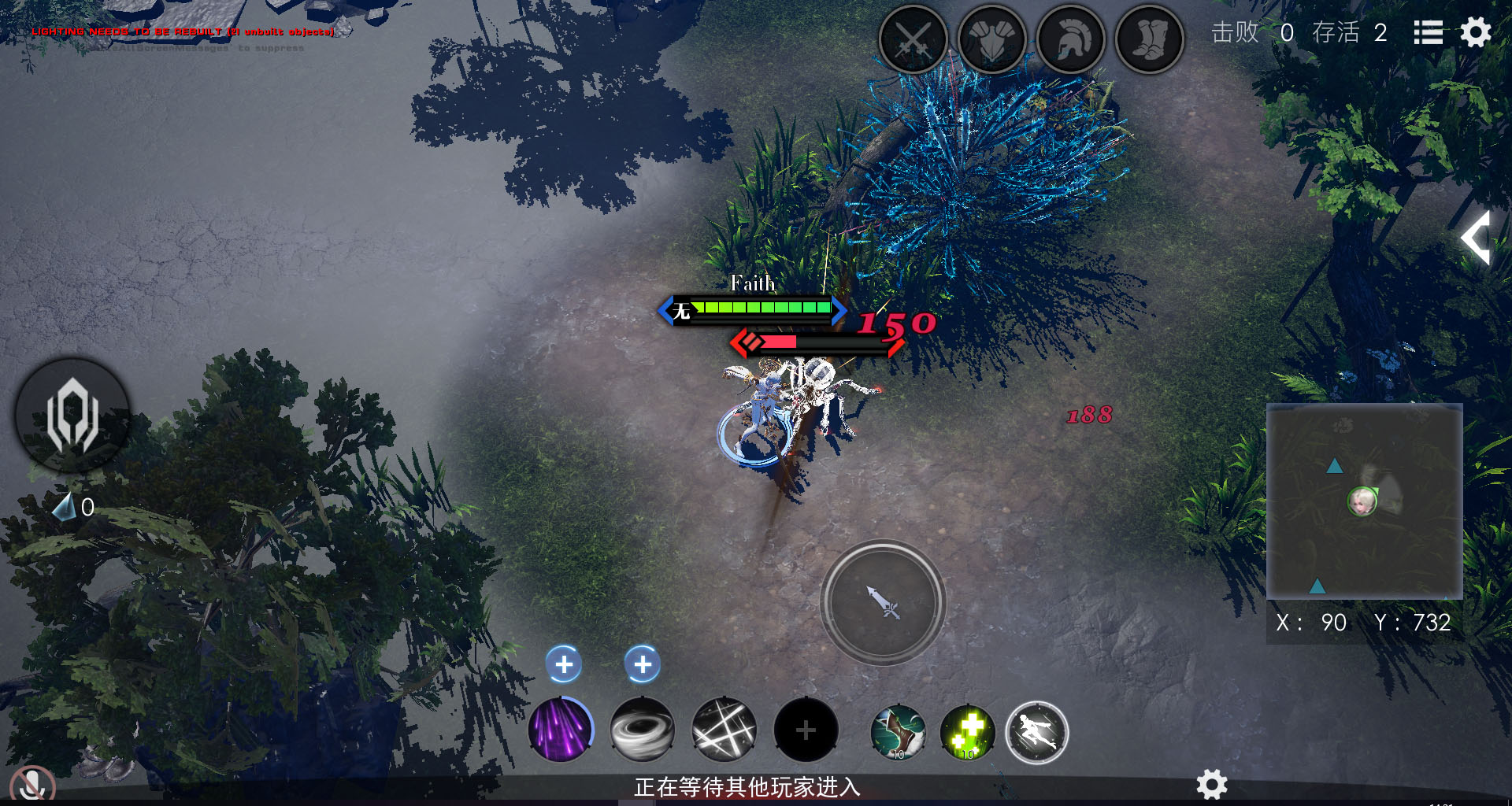Upgrade the white vortex skill with plus
This screenshot has height=806, width=1512.
pyautogui.click(x=643, y=665)
